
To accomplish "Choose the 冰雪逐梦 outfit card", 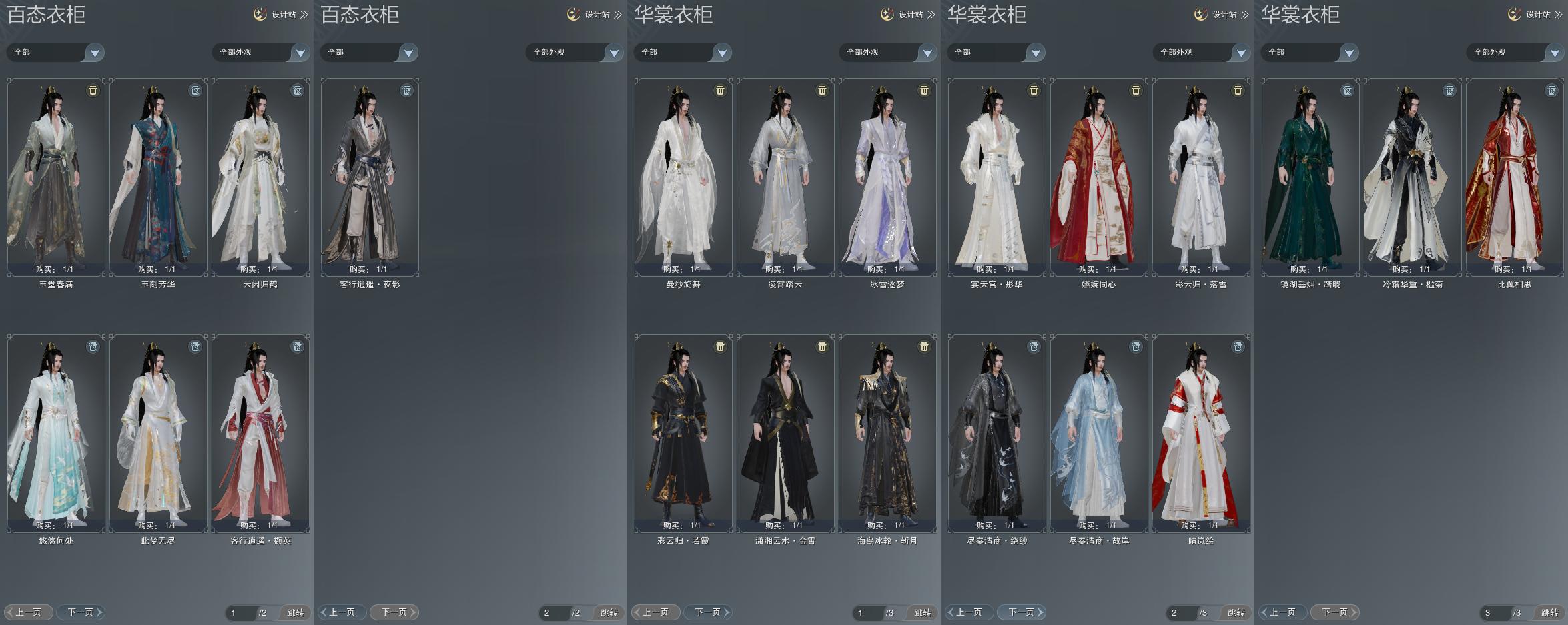I will point(887,177).
